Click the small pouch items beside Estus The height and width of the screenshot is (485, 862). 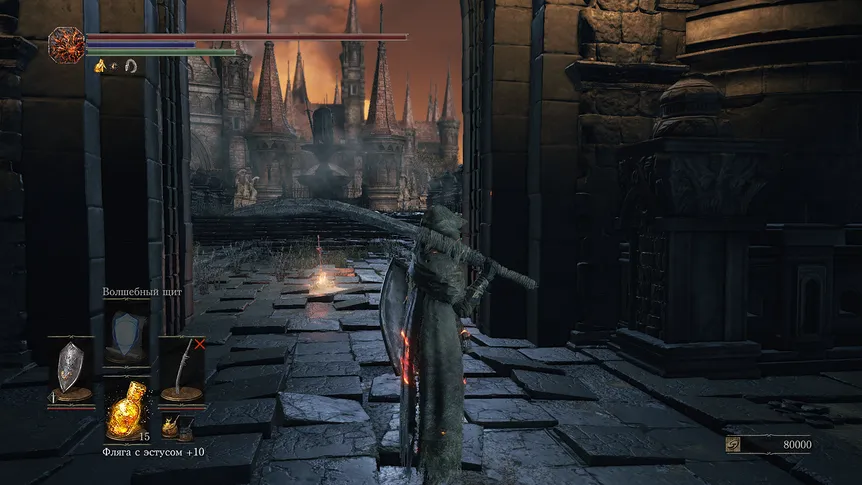[x=177, y=428]
